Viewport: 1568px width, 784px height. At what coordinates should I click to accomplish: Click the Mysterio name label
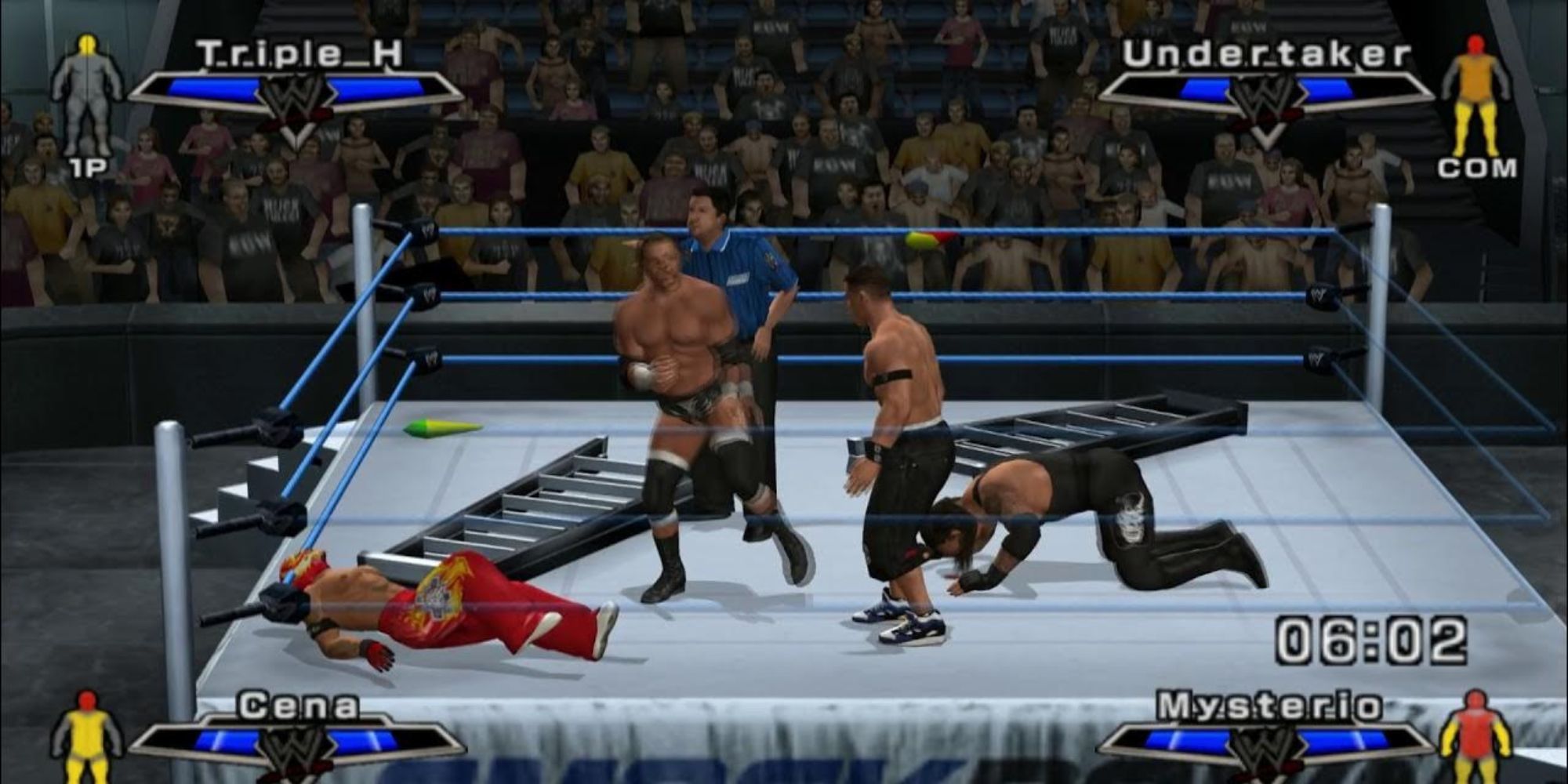(1268, 707)
